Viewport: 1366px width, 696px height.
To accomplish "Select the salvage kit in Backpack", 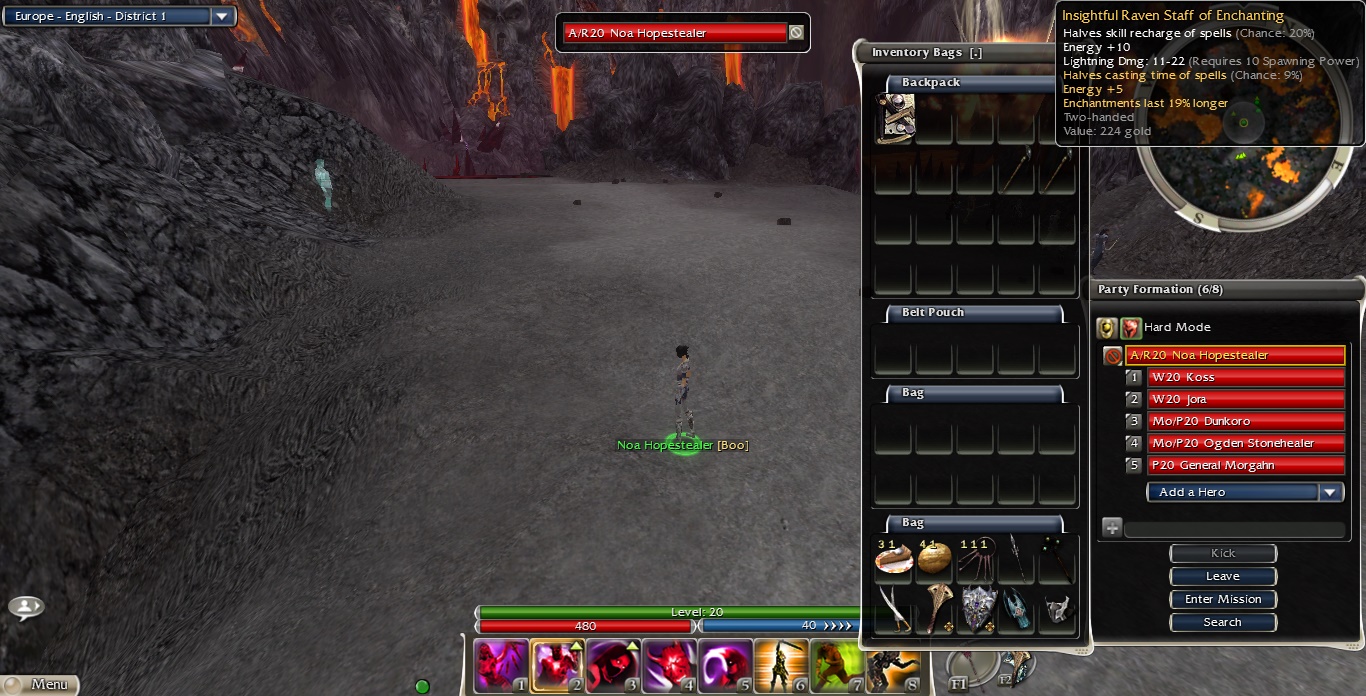I will 895,119.
